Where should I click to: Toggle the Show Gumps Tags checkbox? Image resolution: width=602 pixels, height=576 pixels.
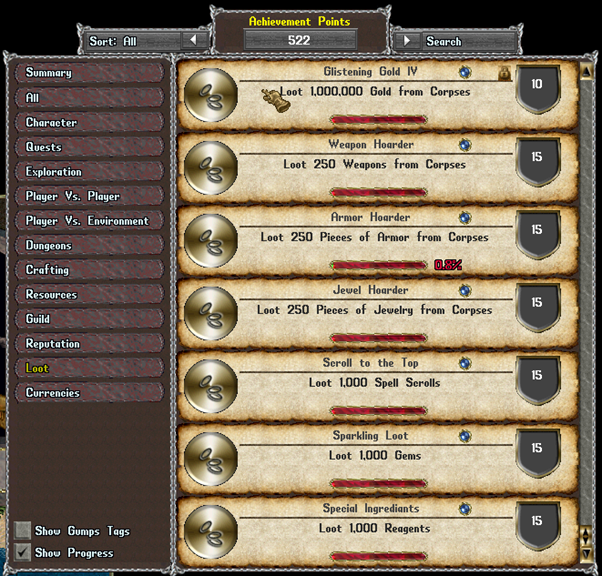click(x=23, y=530)
